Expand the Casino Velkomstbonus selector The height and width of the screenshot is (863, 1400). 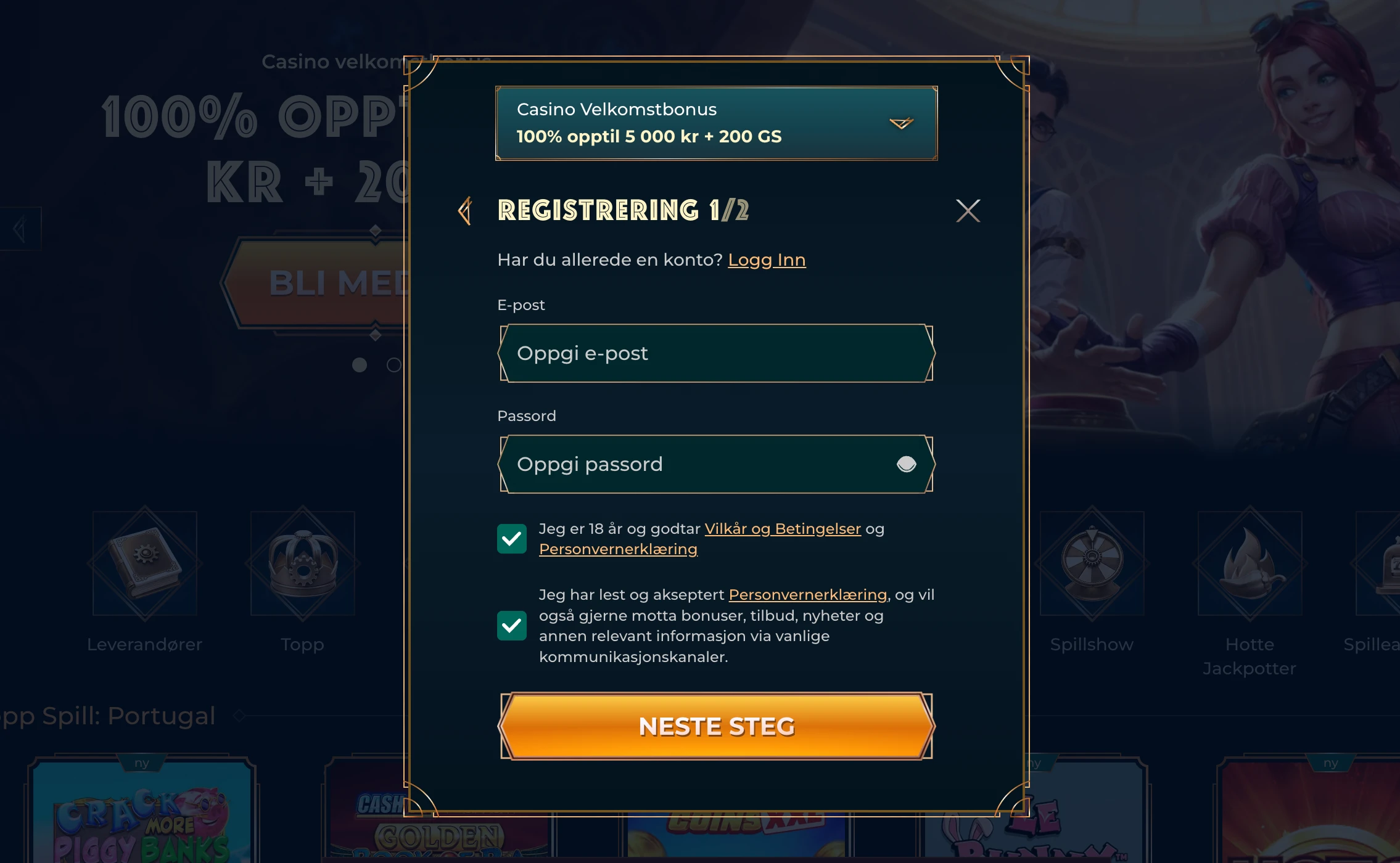pos(900,123)
